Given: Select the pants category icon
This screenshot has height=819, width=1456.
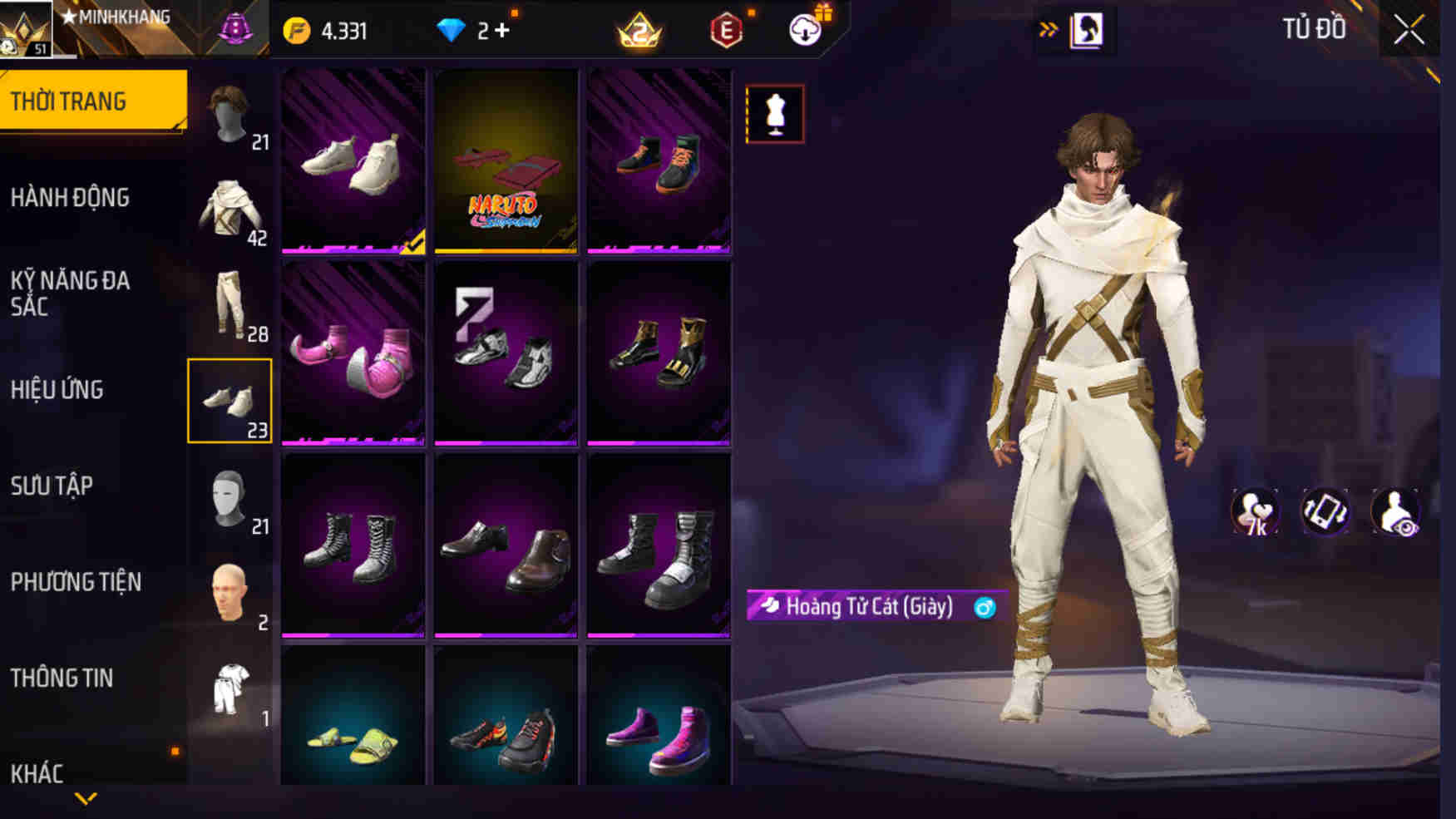Looking at the screenshot, I should coord(230,305).
